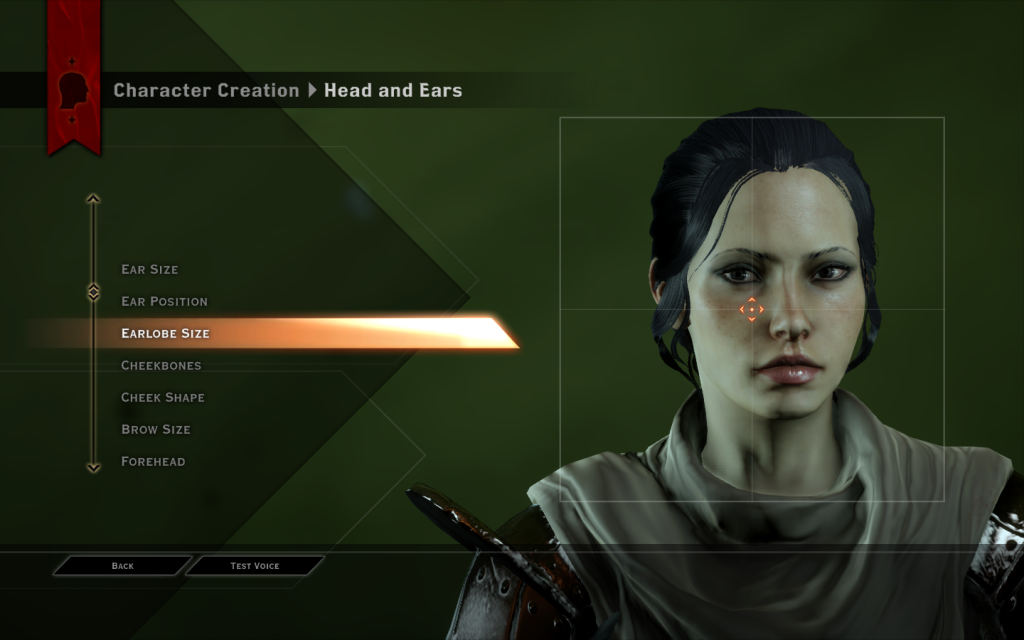Screen dimensions: 1024x640
Task: Choose the Forehead option
Action: pyautogui.click(x=153, y=462)
